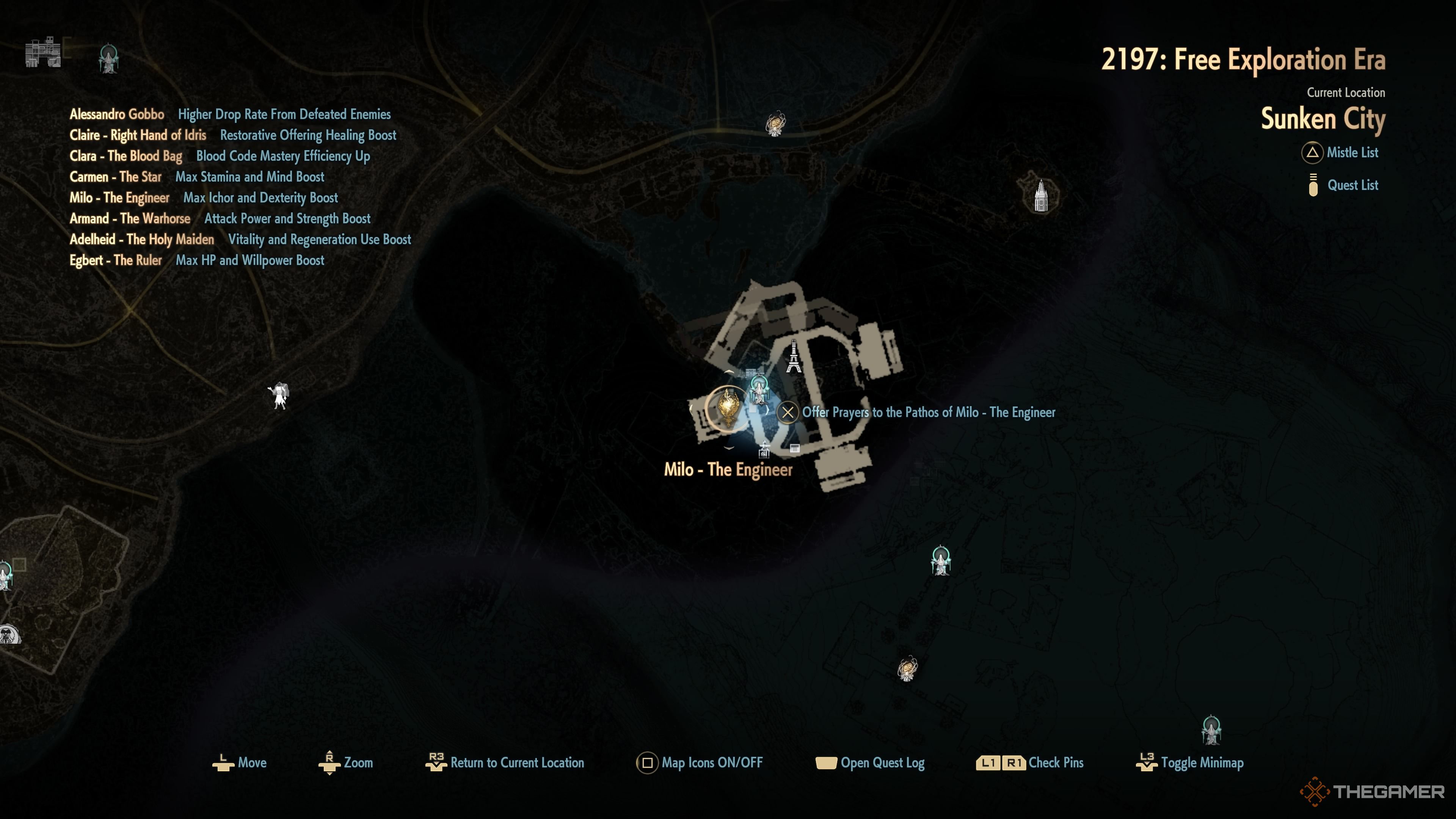Select Milo - The Engineer in the boost list
This screenshot has width=1456, height=819.
point(119,198)
